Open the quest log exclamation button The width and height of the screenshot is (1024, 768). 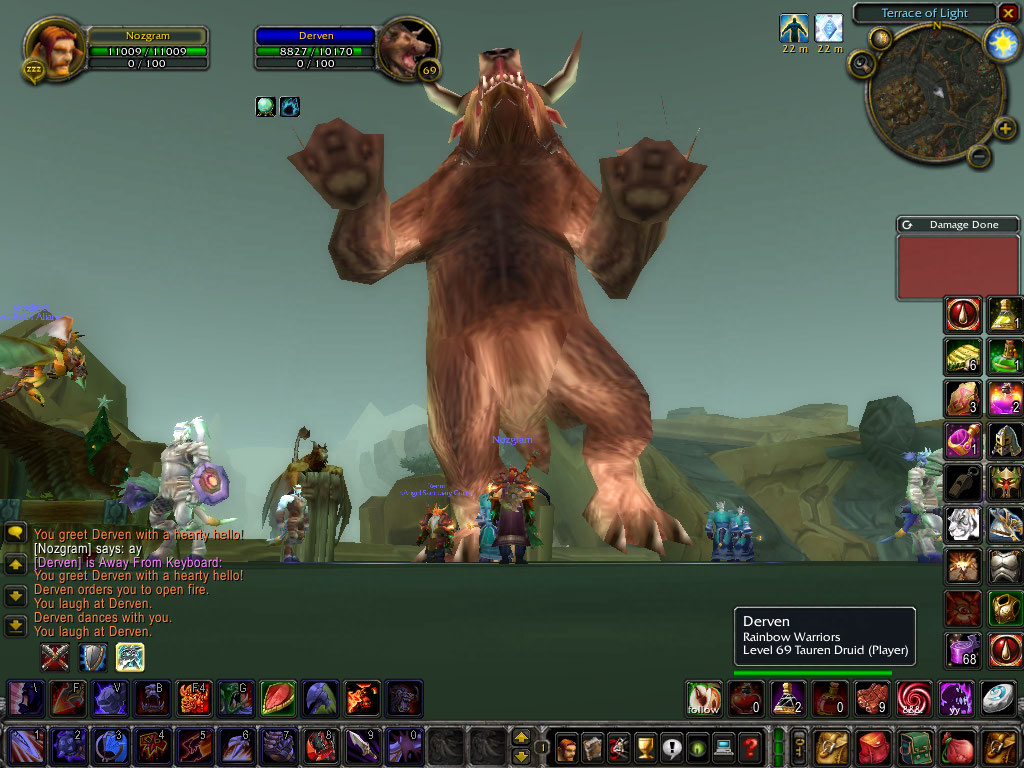[671, 746]
